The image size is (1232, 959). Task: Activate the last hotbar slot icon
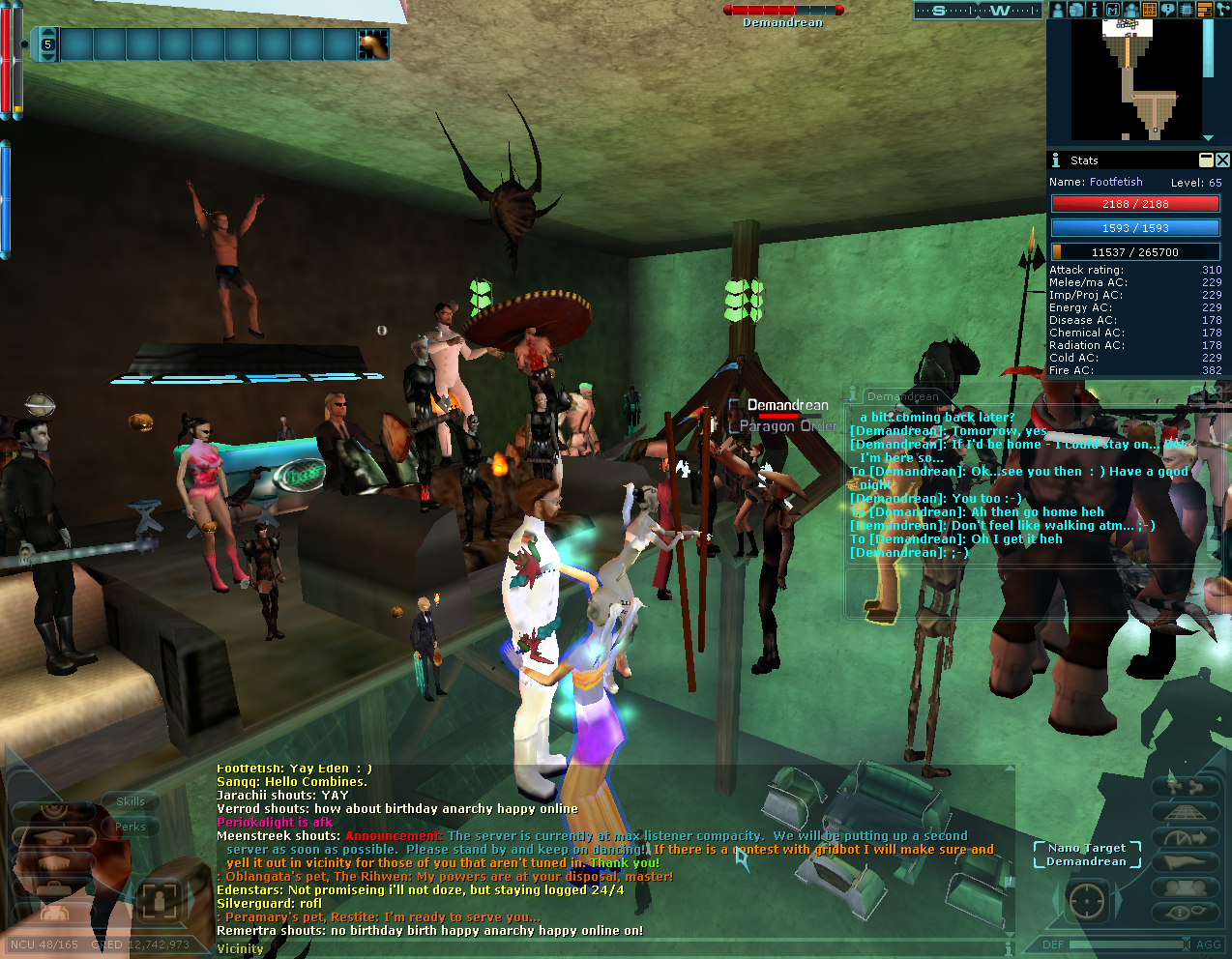coord(373,44)
